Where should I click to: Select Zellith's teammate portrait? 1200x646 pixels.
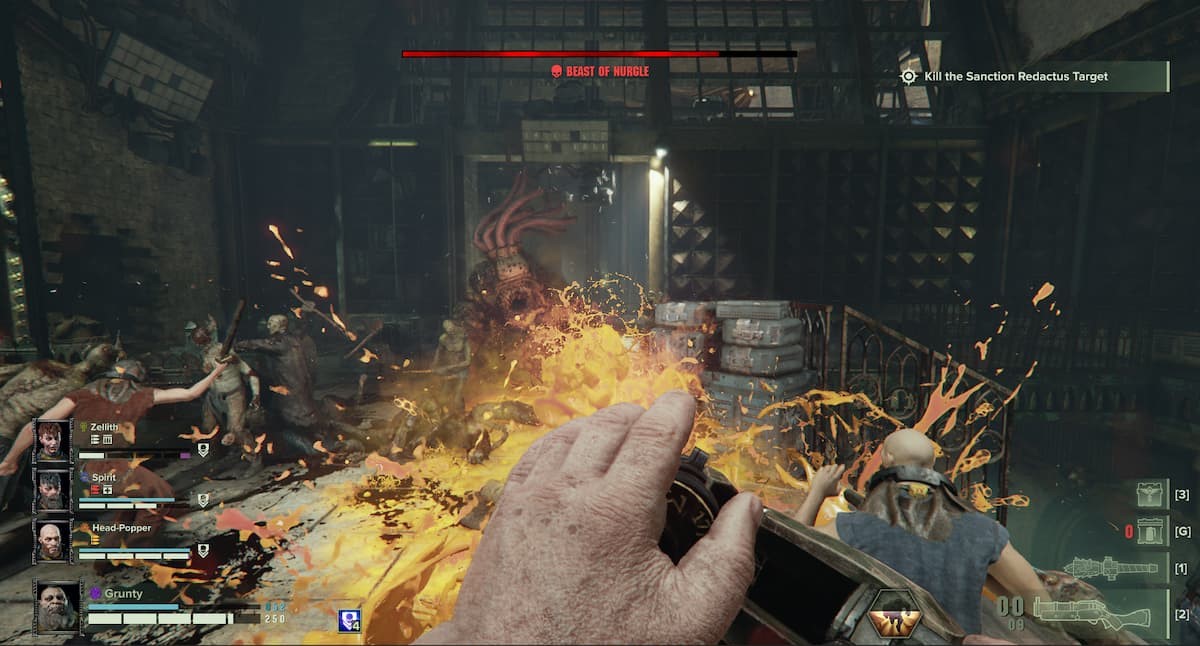click(53, 440)
